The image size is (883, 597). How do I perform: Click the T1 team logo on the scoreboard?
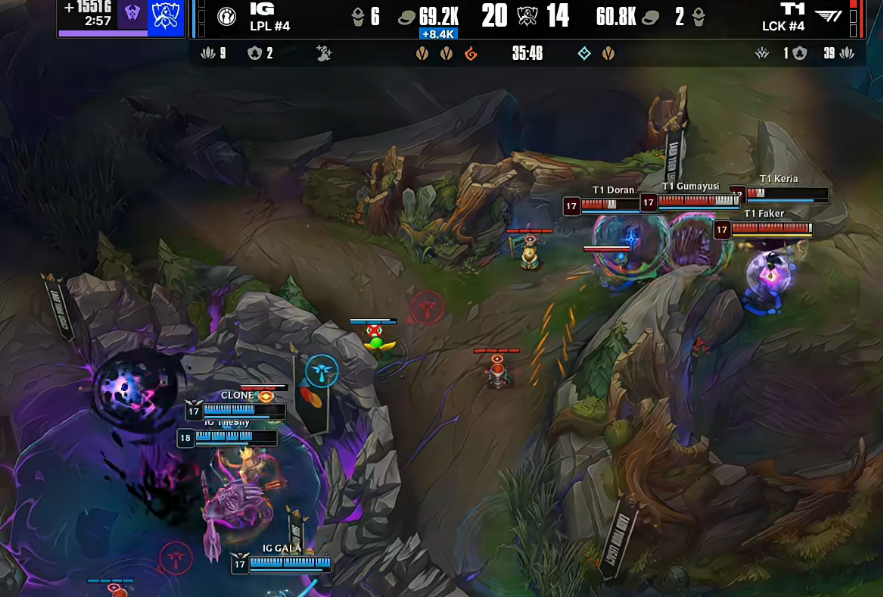(828, 16)
